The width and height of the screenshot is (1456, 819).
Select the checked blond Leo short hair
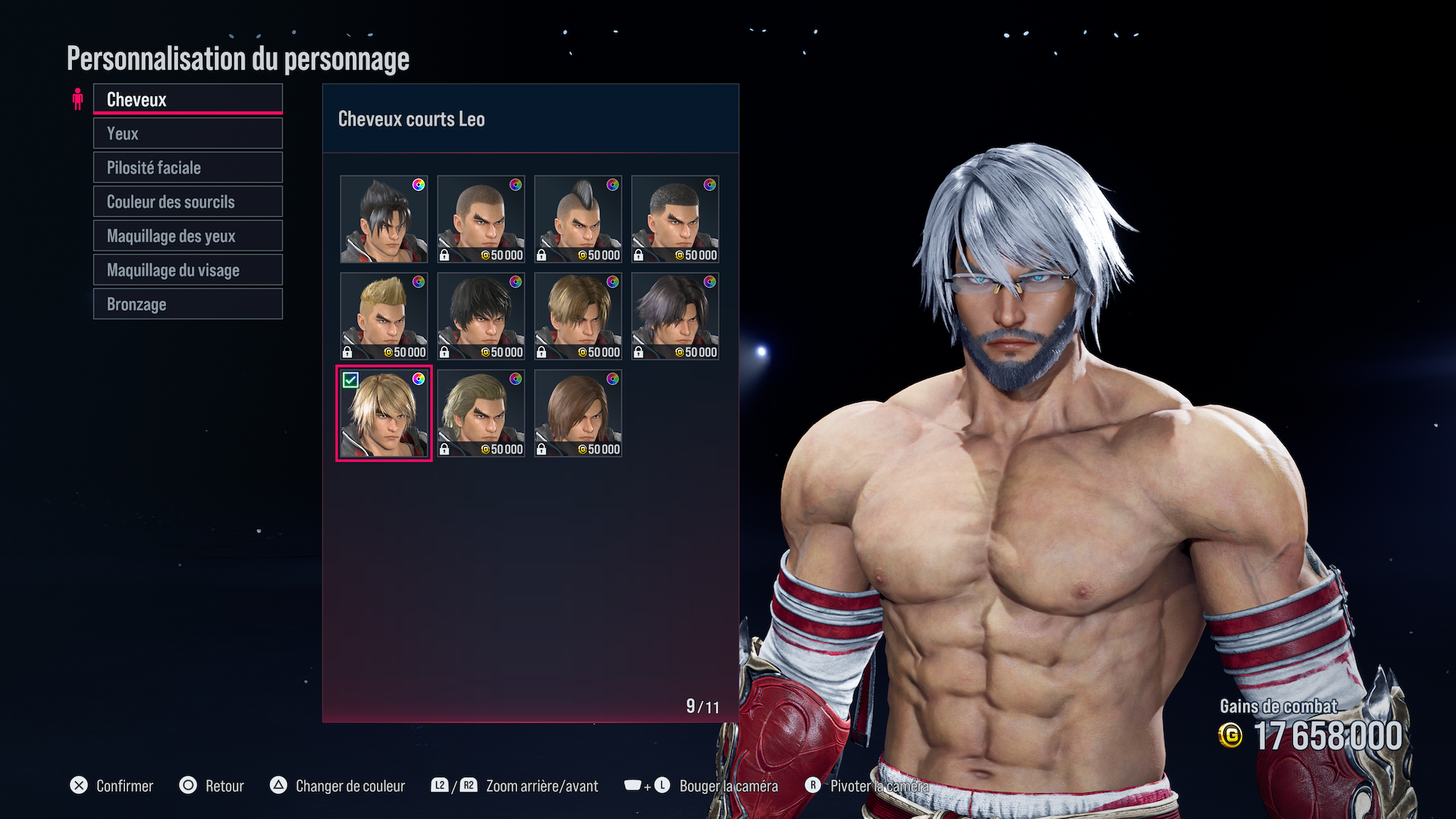(x=384, y=413)
